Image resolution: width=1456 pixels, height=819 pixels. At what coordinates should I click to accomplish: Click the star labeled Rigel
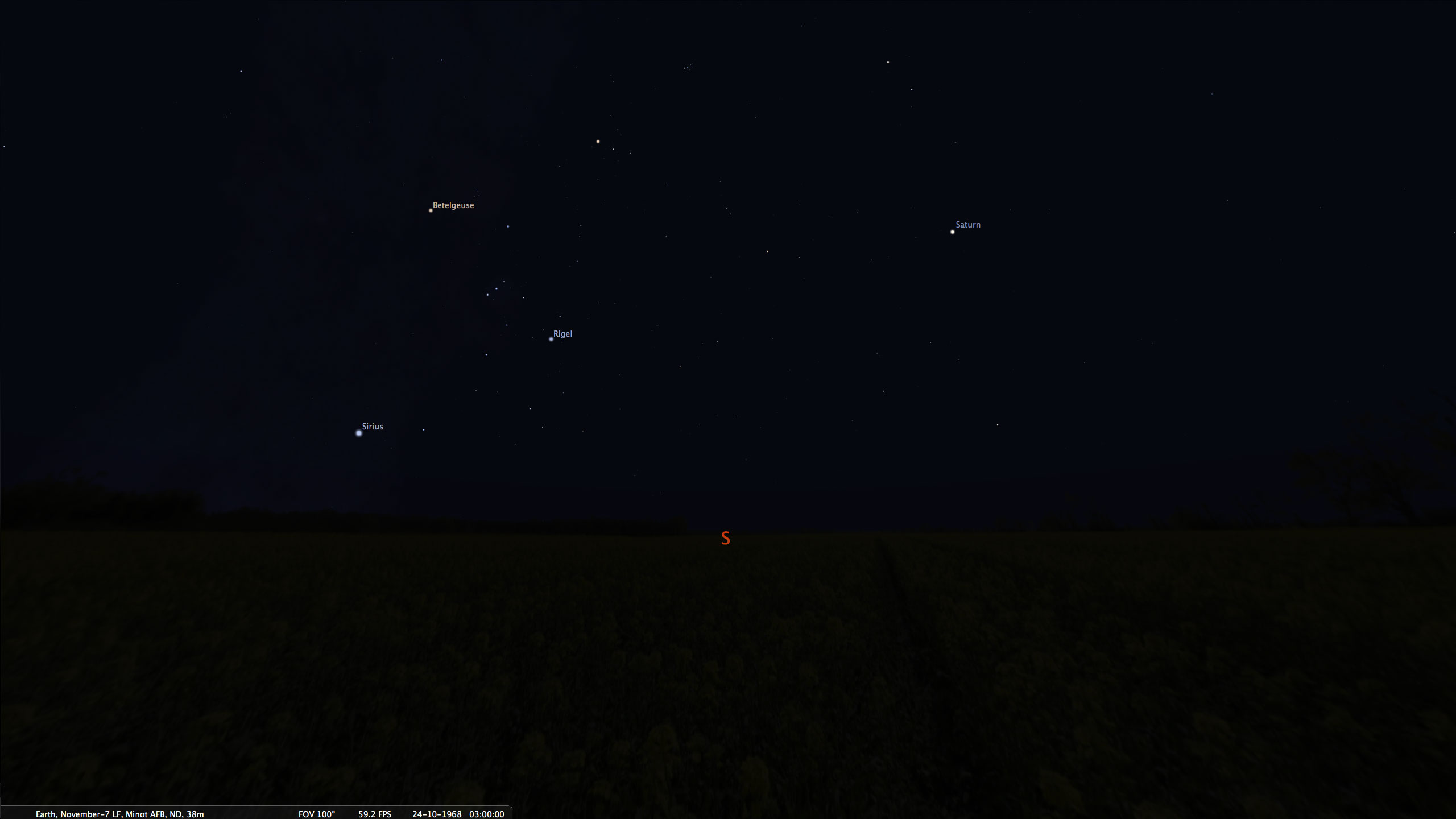click(551, 339)
